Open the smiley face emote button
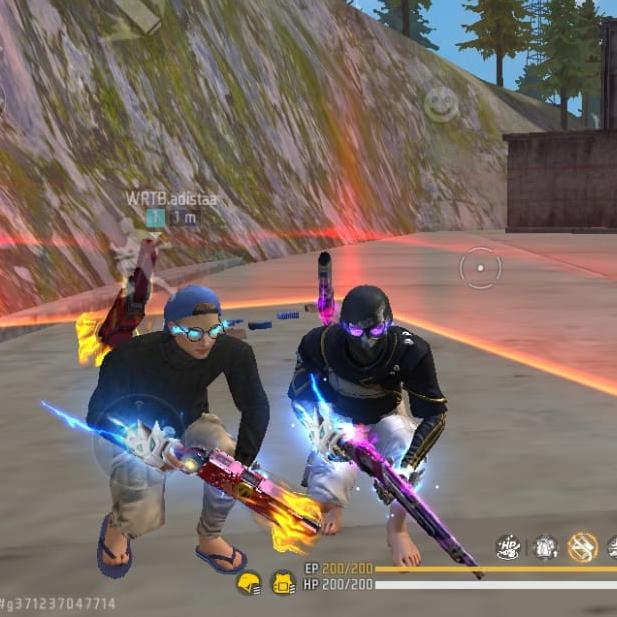617x617 pixels. (x=441, y=104)
